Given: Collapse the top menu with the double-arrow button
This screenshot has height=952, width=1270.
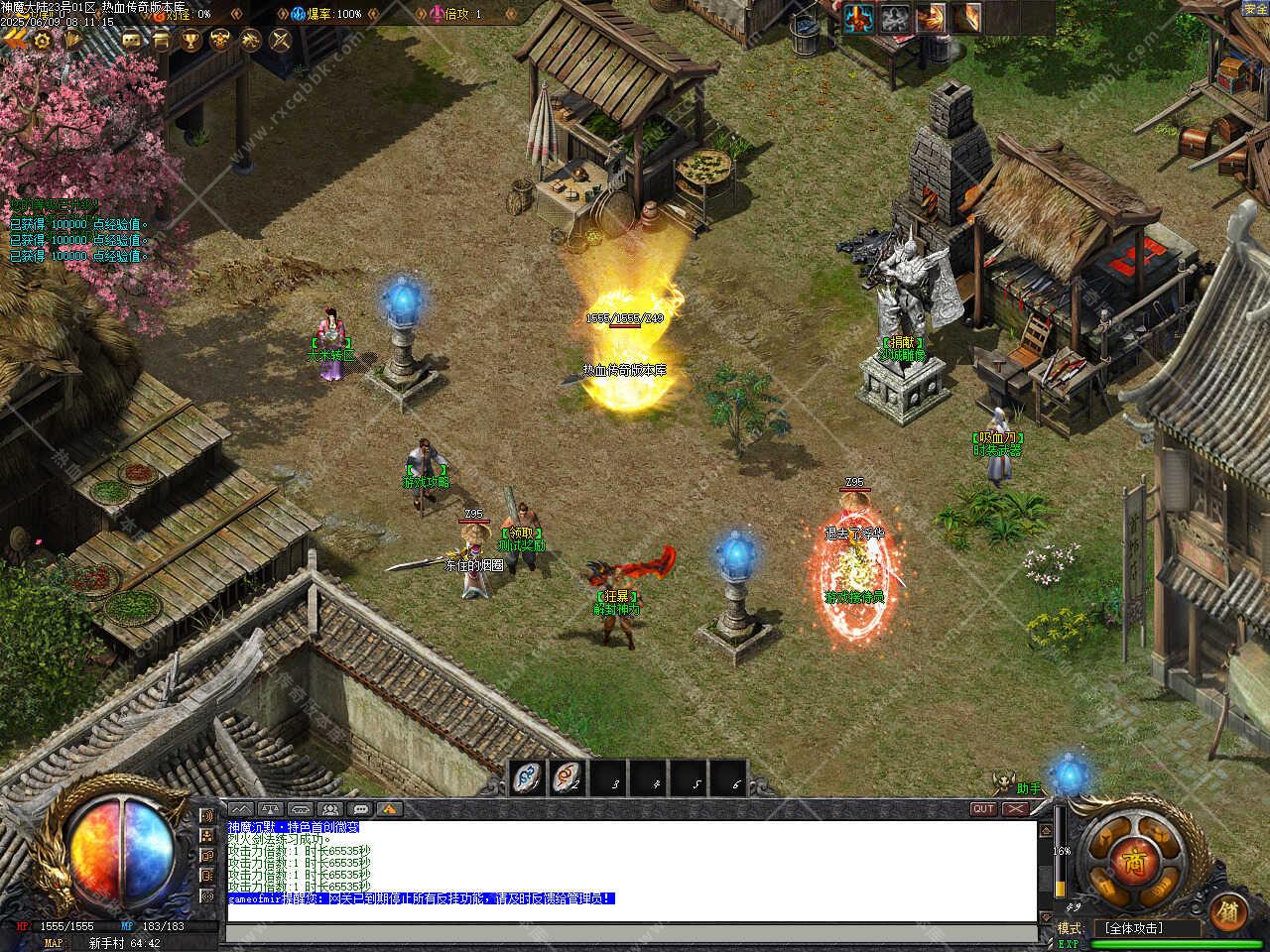Looking at the screenshot, I should [x=14, y=40].
